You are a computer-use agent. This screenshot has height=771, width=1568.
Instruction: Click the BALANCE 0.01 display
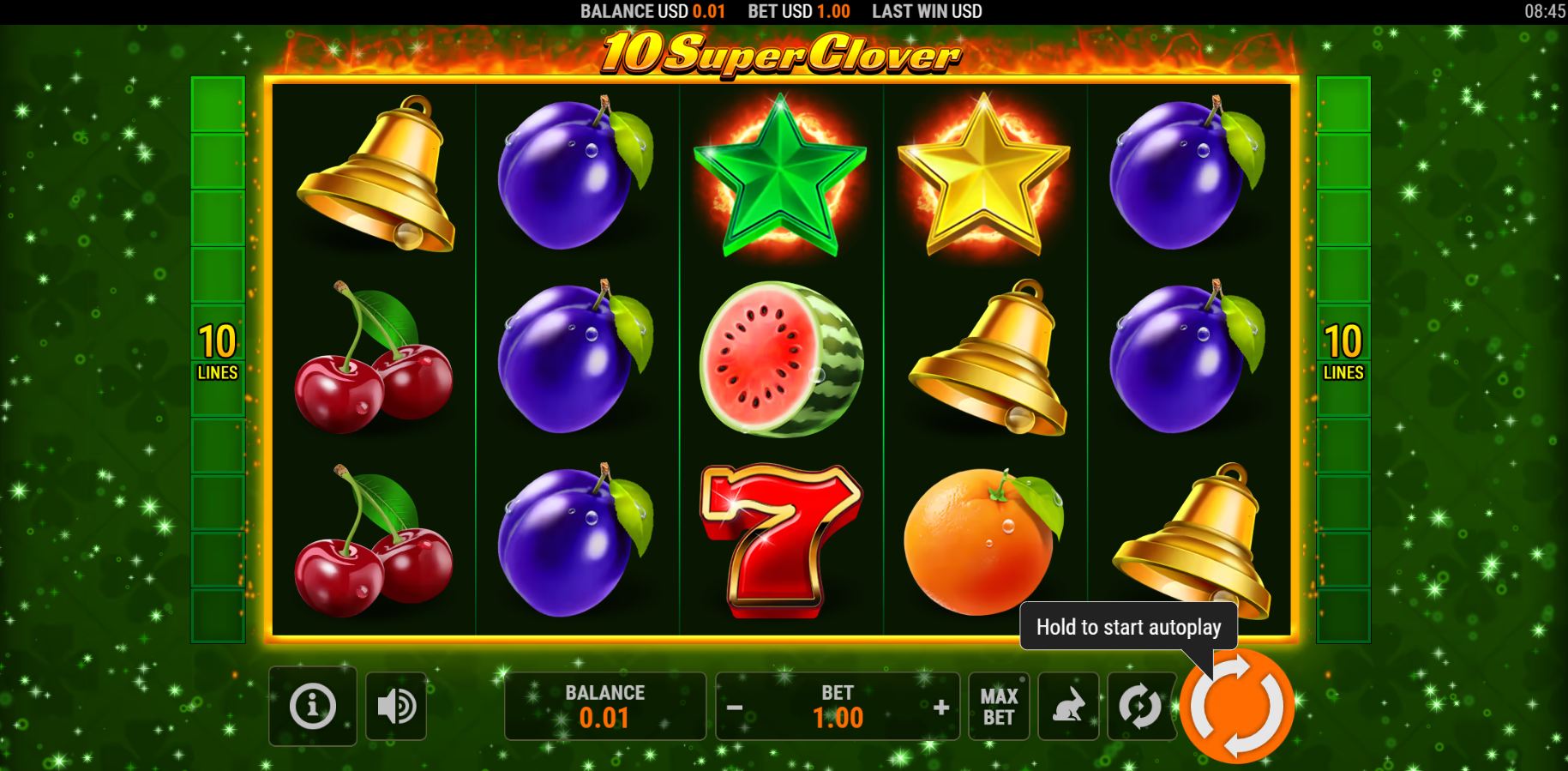click(603, 706)
